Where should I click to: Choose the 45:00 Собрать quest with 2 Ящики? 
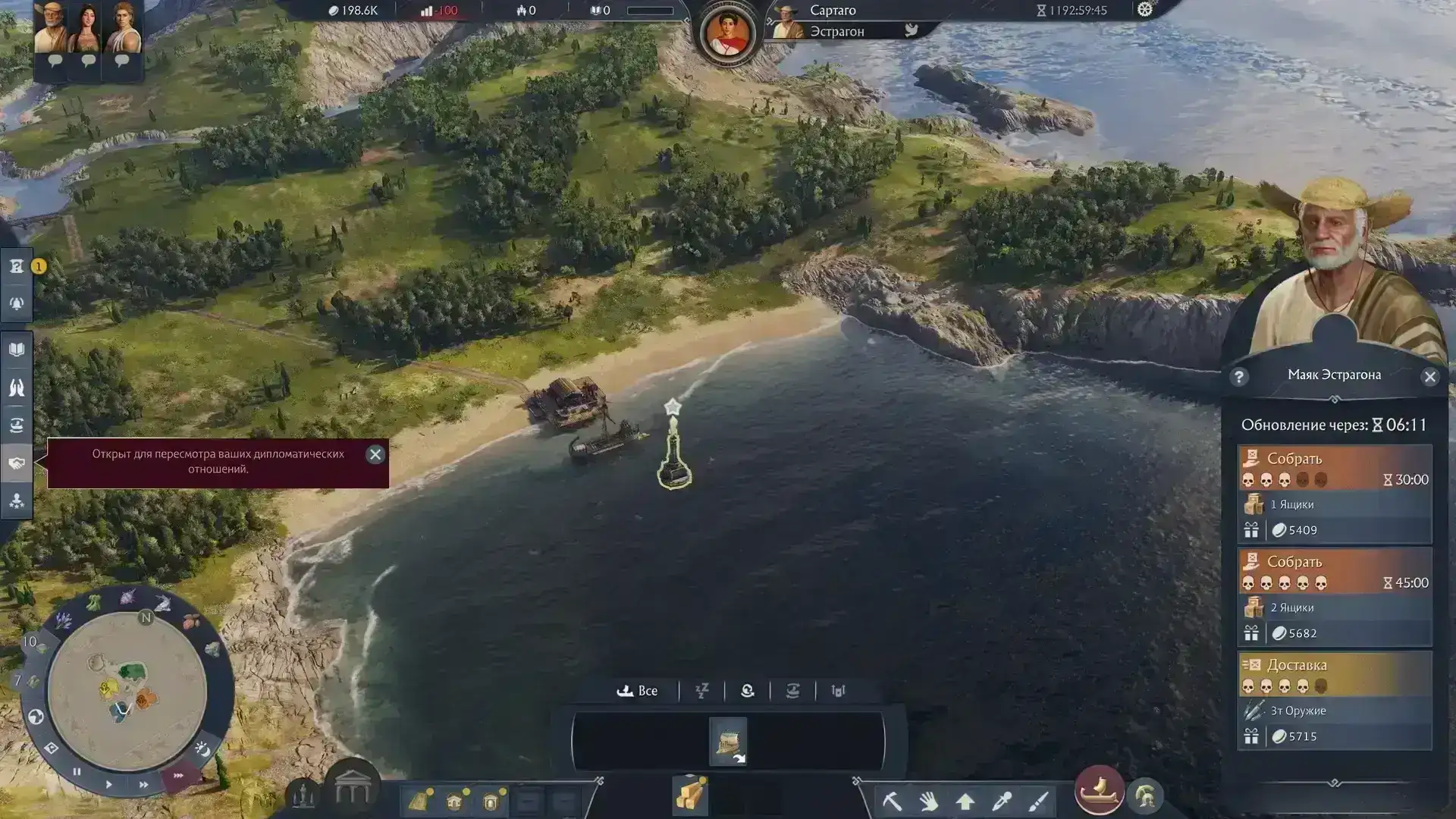[x=1335, y=597]
